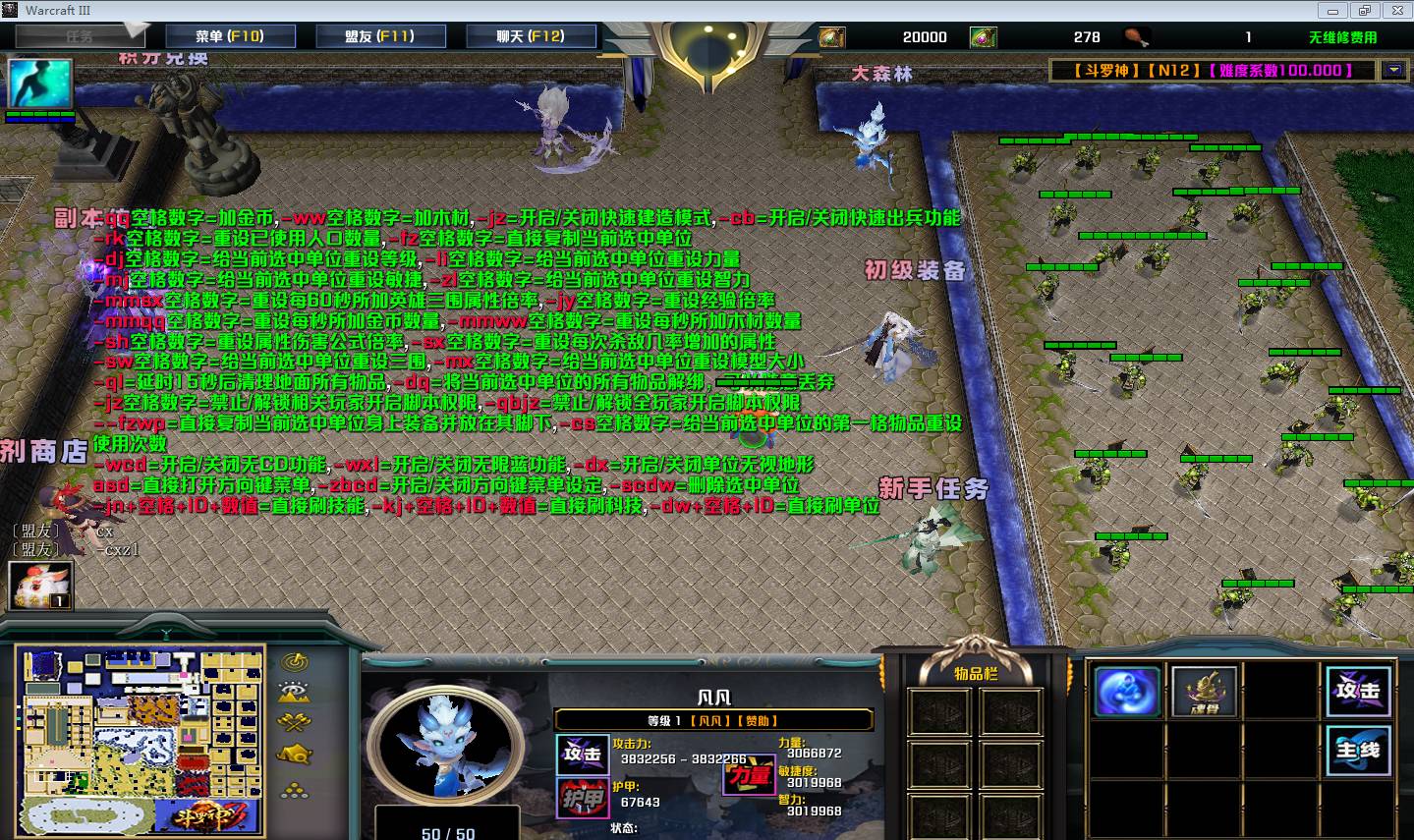Toggle minimap creep camp display icon
Viewport: 1414px width, 840px height.
294,756
